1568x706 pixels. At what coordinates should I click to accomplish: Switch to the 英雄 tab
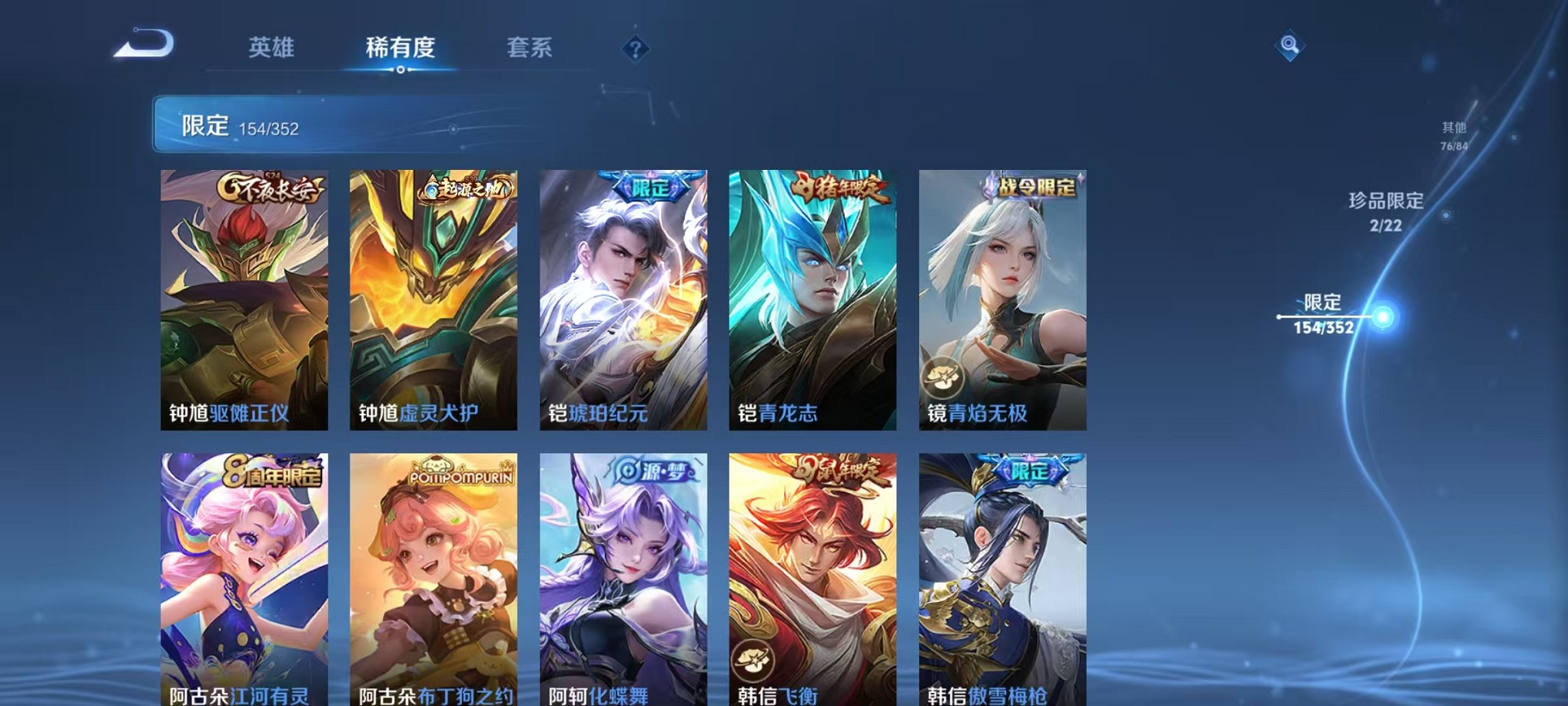pyautogui.click(x=273, y=48)
